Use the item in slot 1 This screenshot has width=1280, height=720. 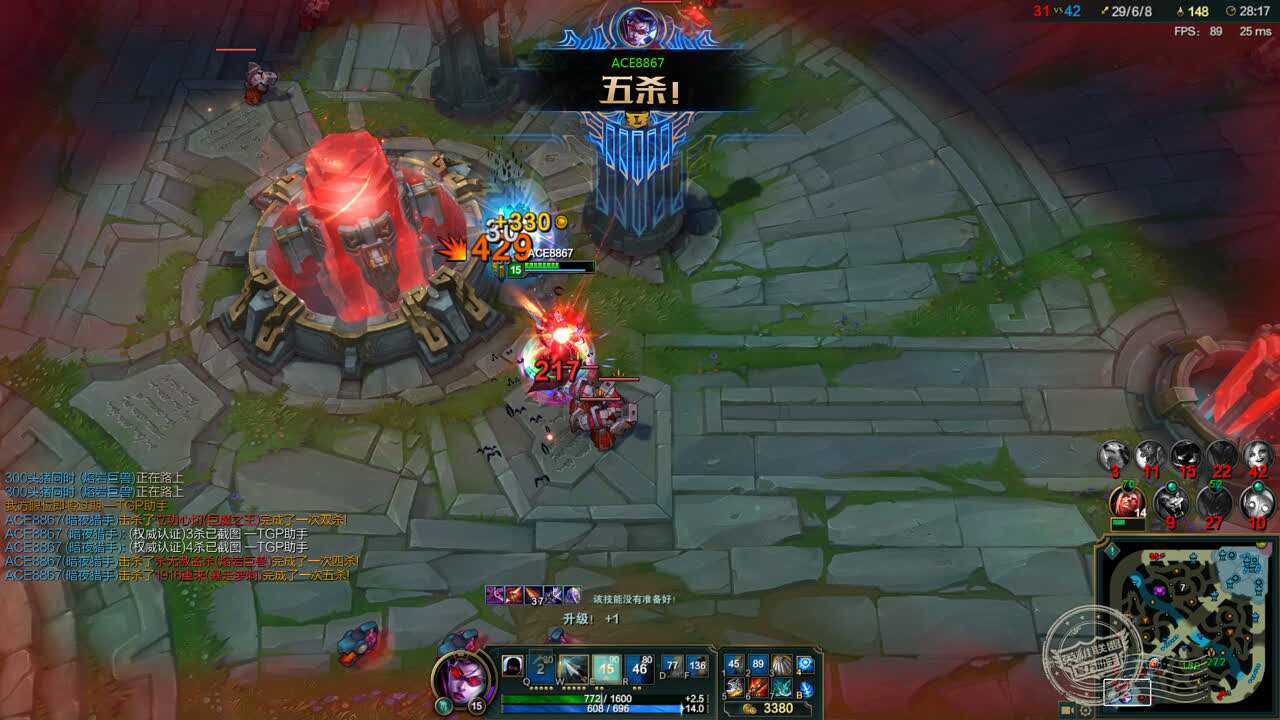[735, 665]
